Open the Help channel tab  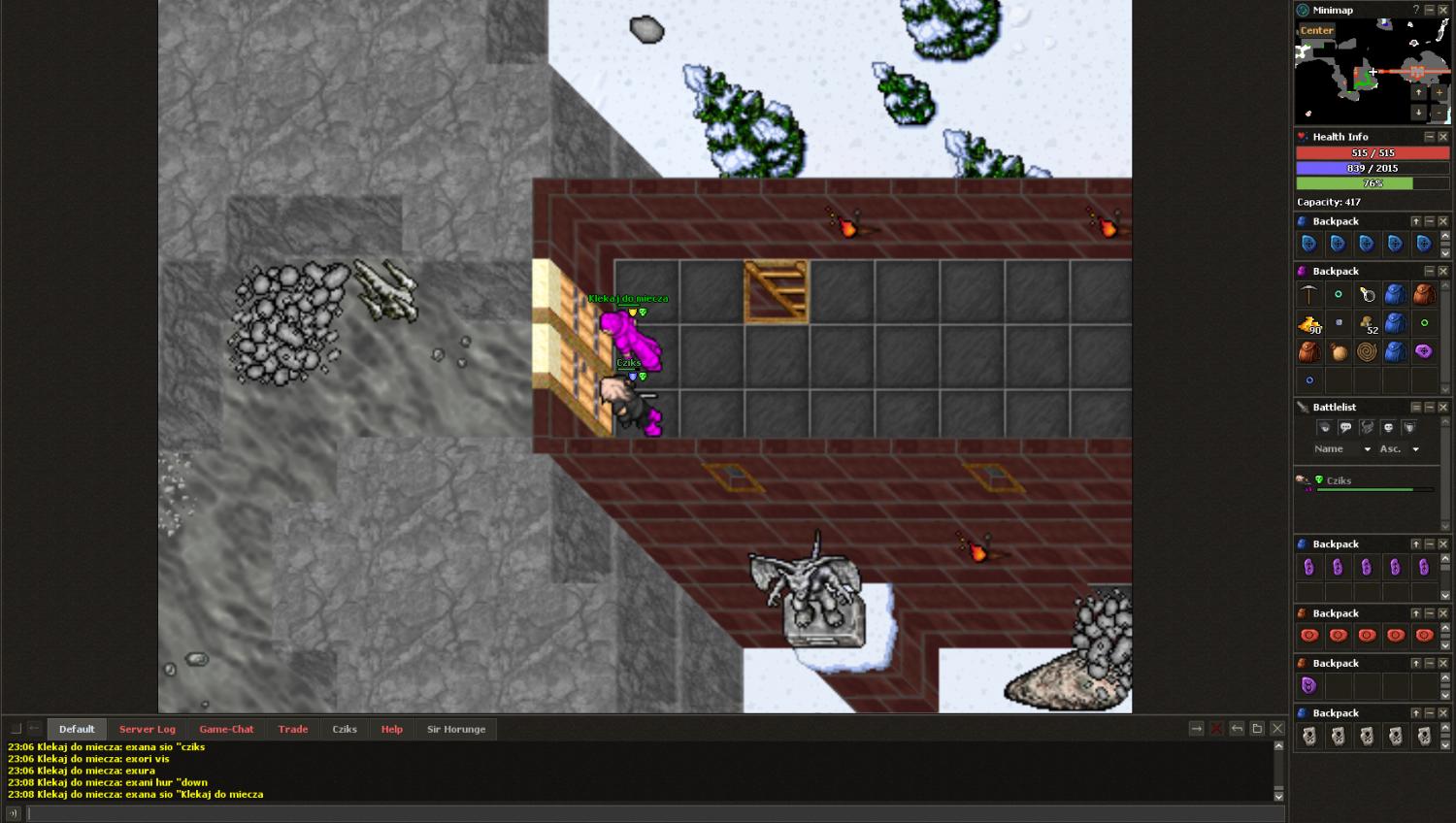tap(392, 729)
